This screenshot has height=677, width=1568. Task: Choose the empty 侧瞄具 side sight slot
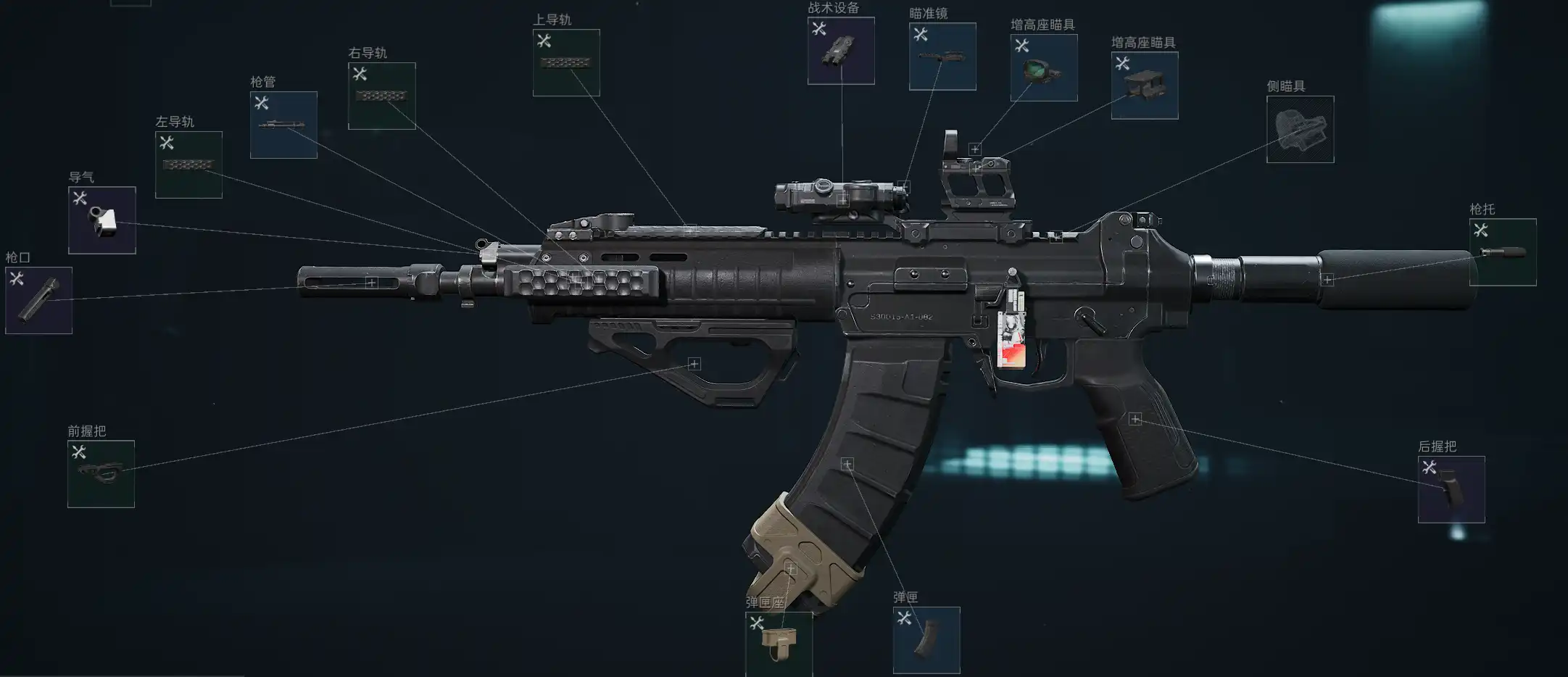[x=1300, y=129]
